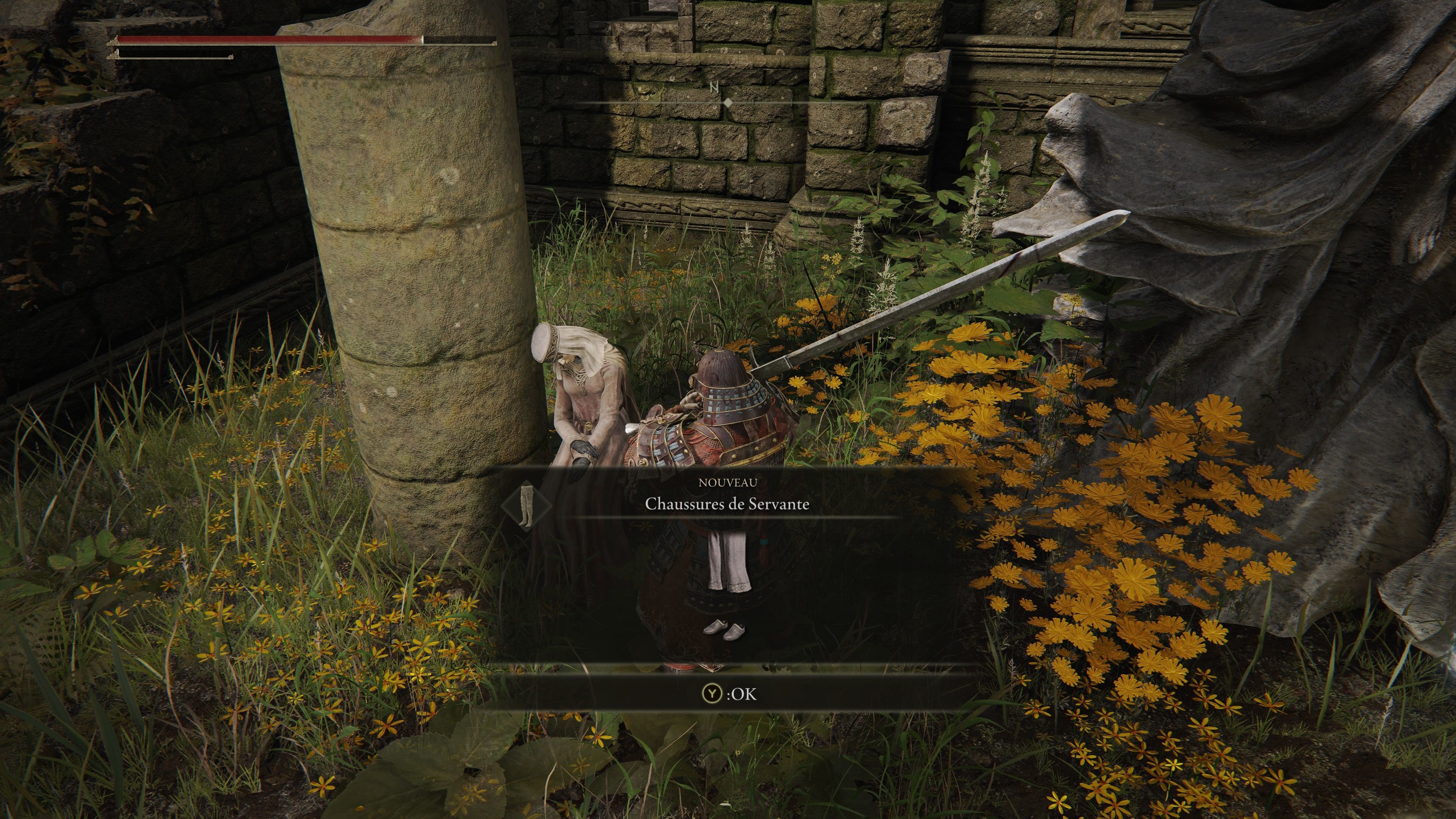Select the Chaussures de Servante item icon
Screen dimensions: 1456x819
tap(527, 505)
